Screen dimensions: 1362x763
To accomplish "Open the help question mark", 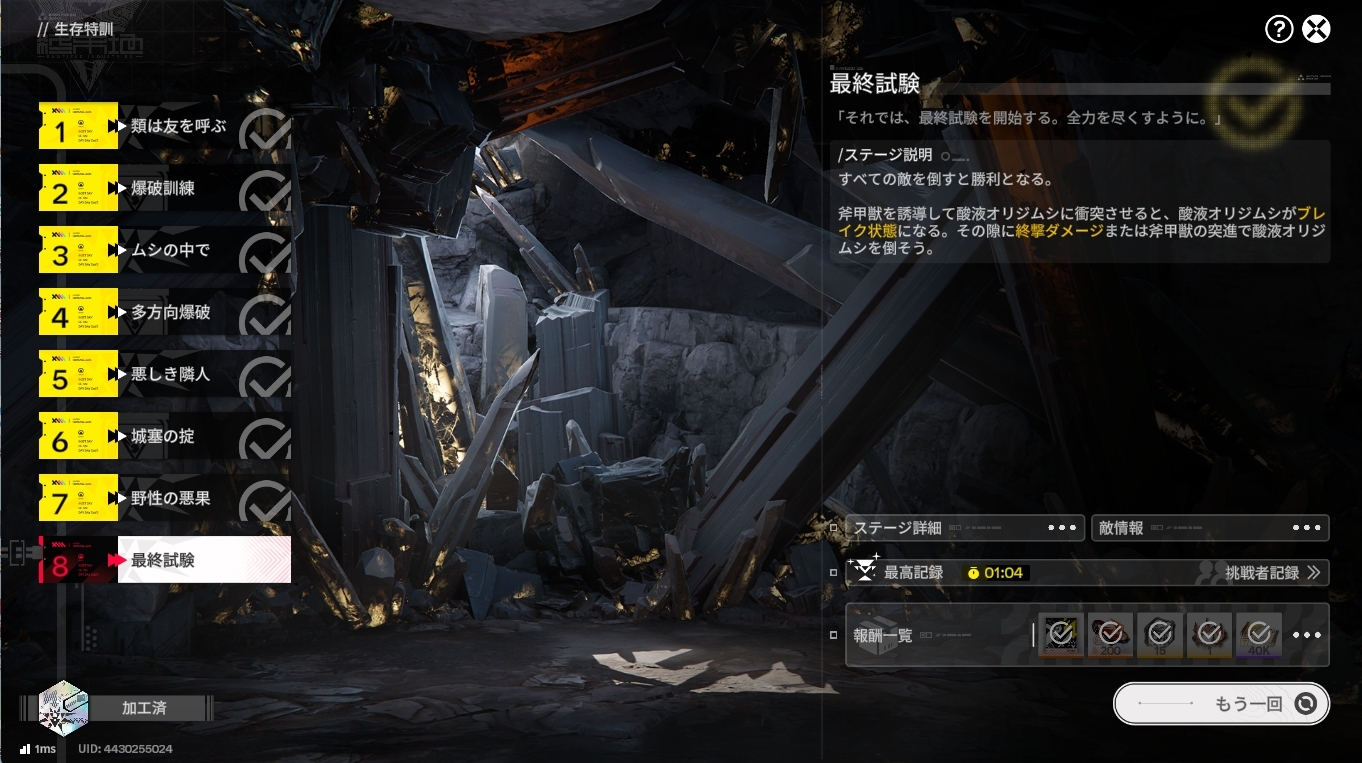I will [1279, 29].
